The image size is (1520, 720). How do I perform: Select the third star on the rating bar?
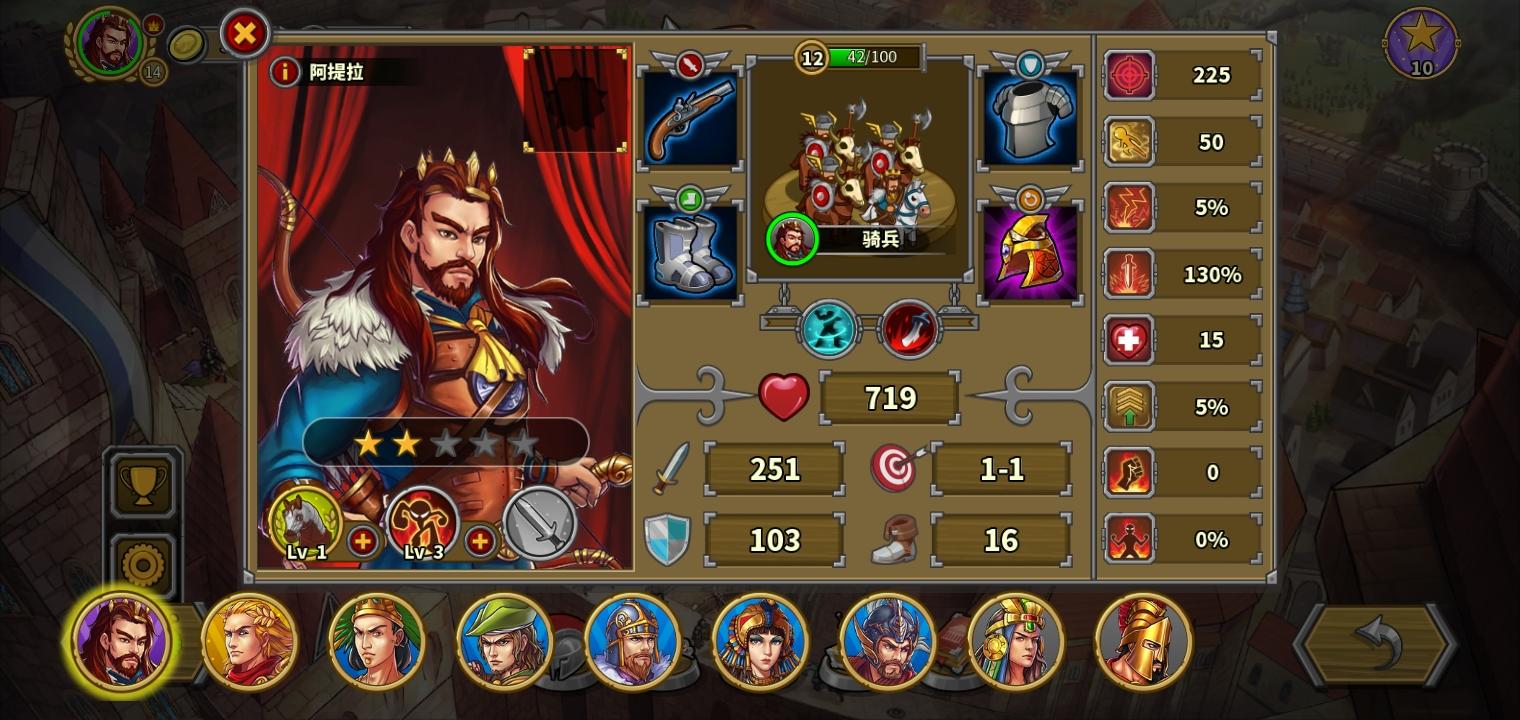click(446, 443)
